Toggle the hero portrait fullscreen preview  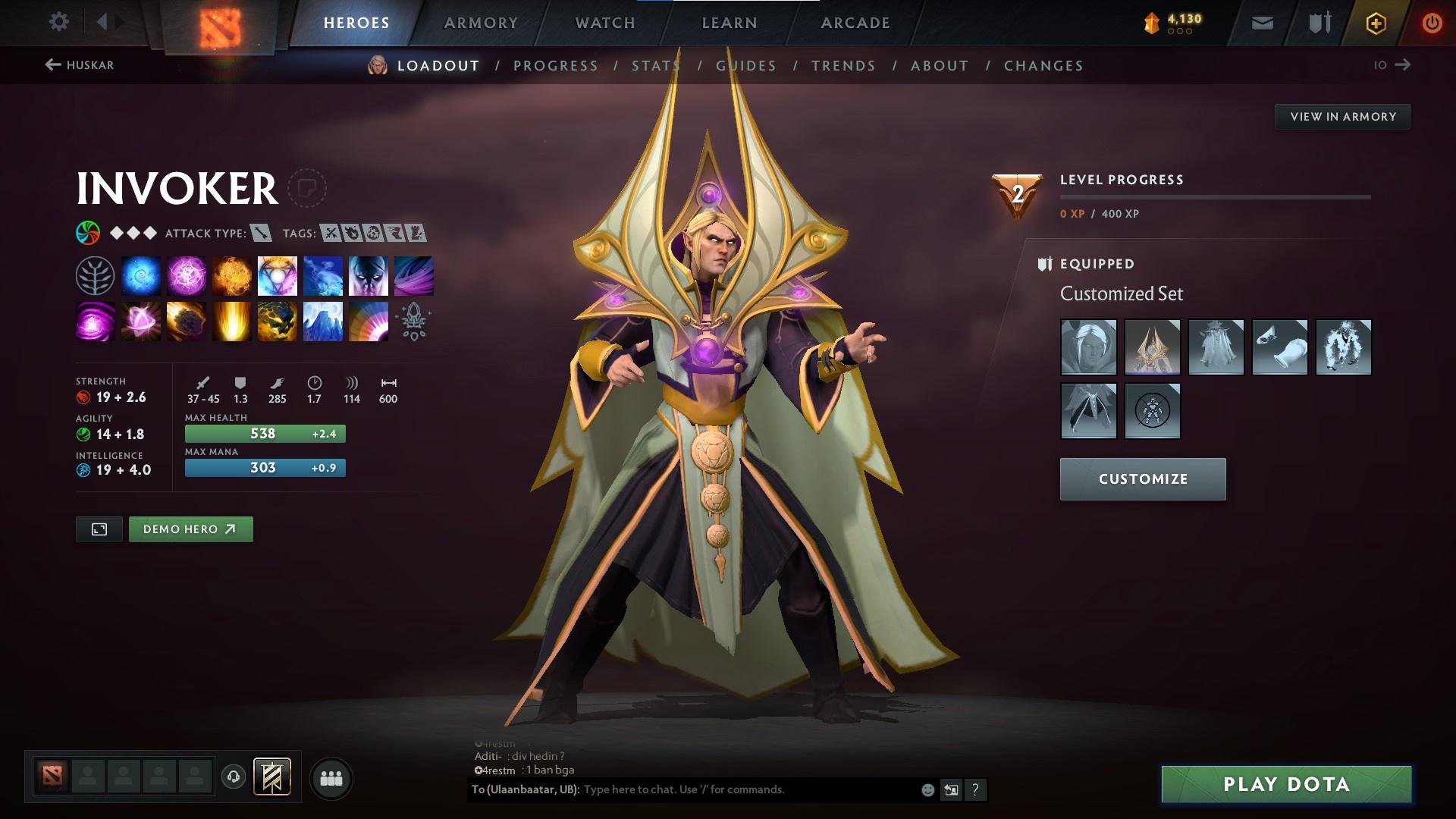[x=100, y=529]
